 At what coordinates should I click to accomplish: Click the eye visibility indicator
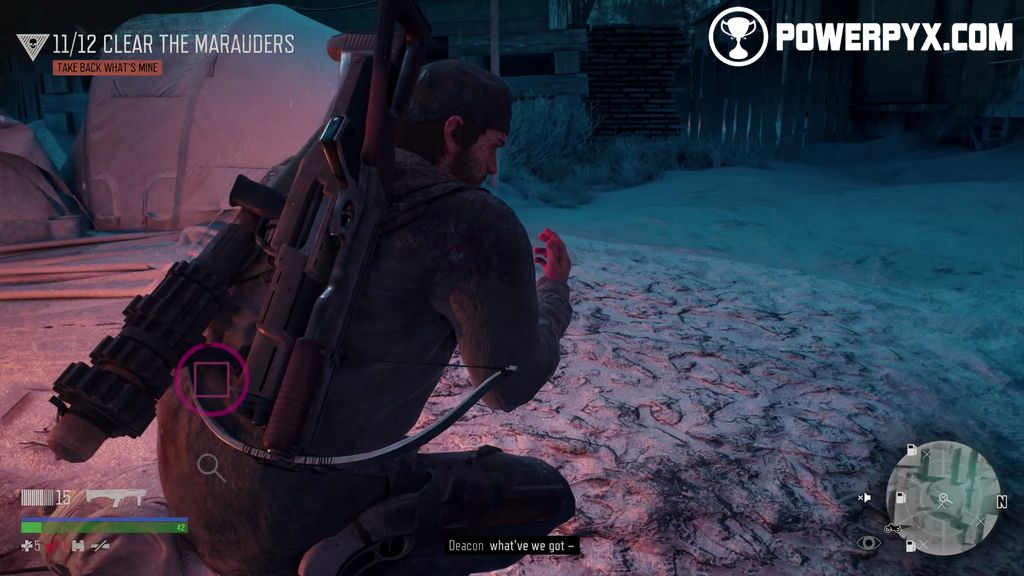click(868, 544)
